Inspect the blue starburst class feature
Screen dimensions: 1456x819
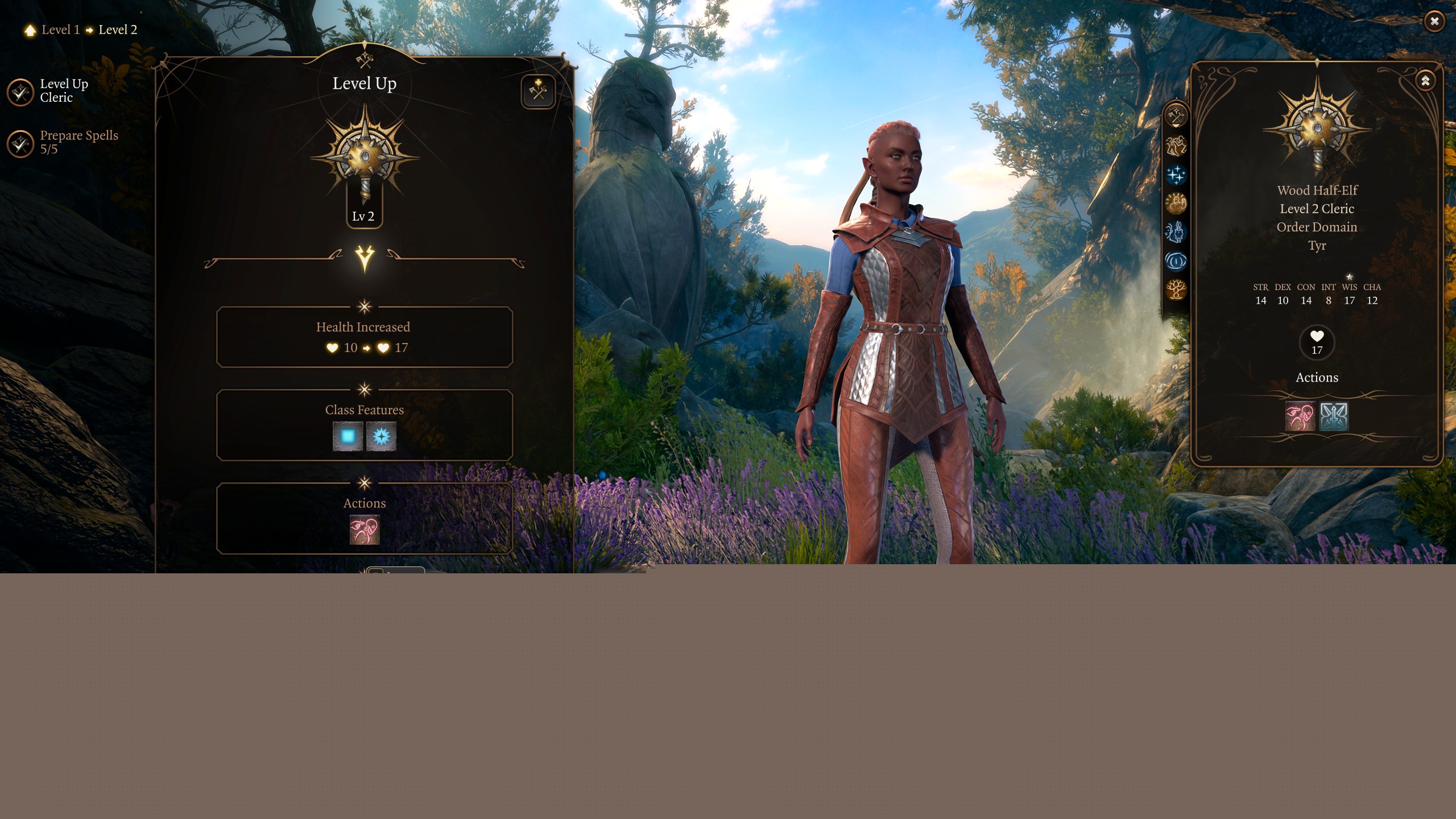coord(381,436)
